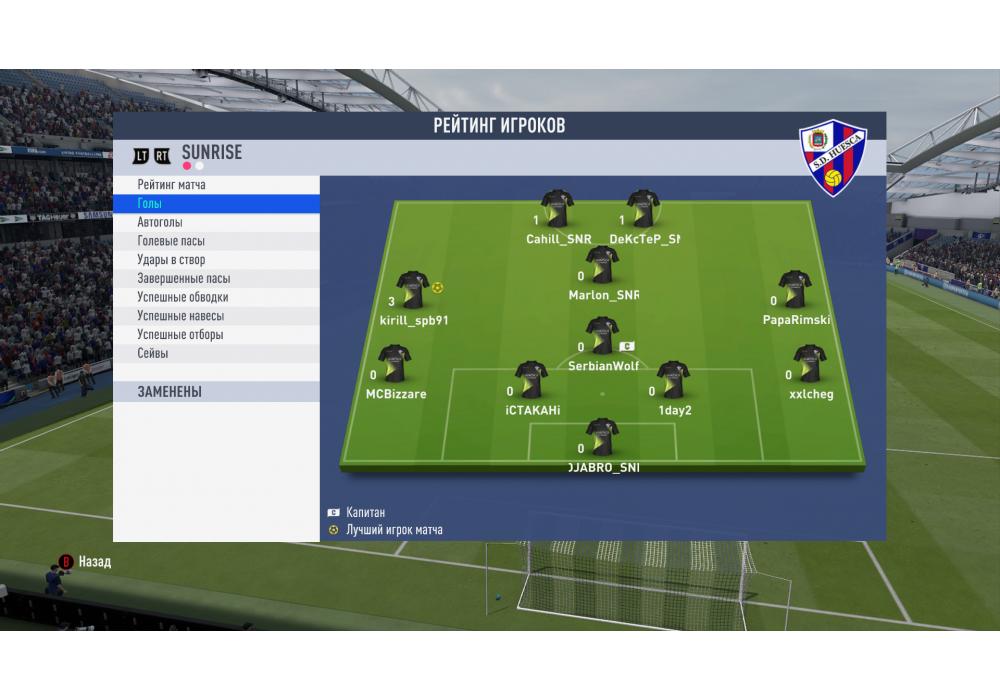Select defender 1day2 on the pitch
The image size is (1000, 700).
point(673,381)
